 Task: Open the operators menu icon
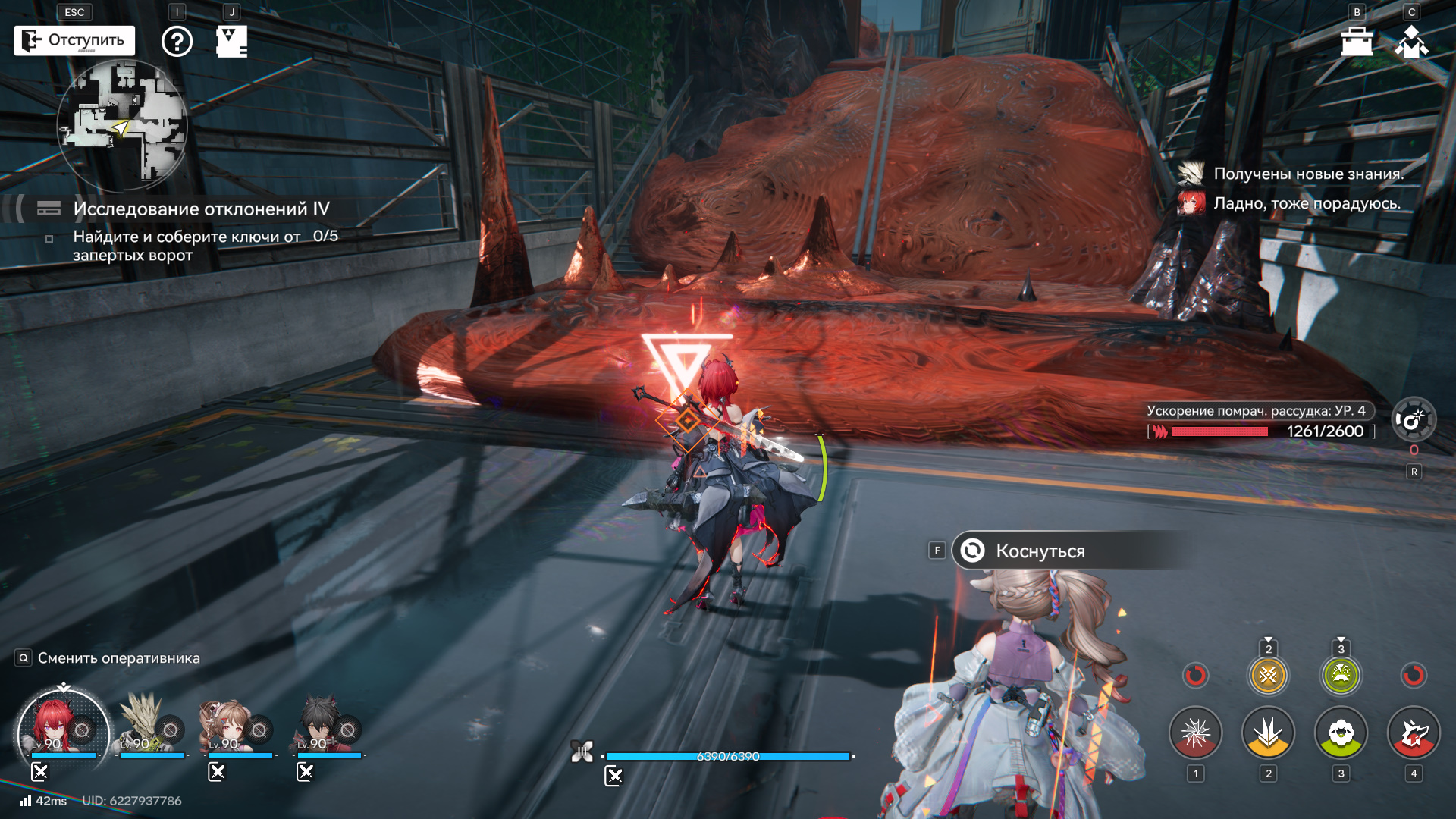click(x=1411, y=42)
